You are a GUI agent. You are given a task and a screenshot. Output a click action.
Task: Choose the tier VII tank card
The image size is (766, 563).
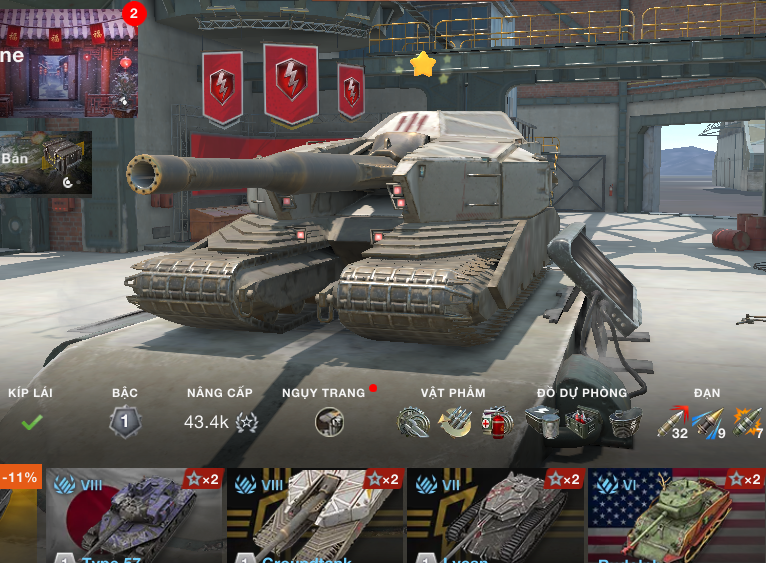pyautogui.click(x=495, y=516)
